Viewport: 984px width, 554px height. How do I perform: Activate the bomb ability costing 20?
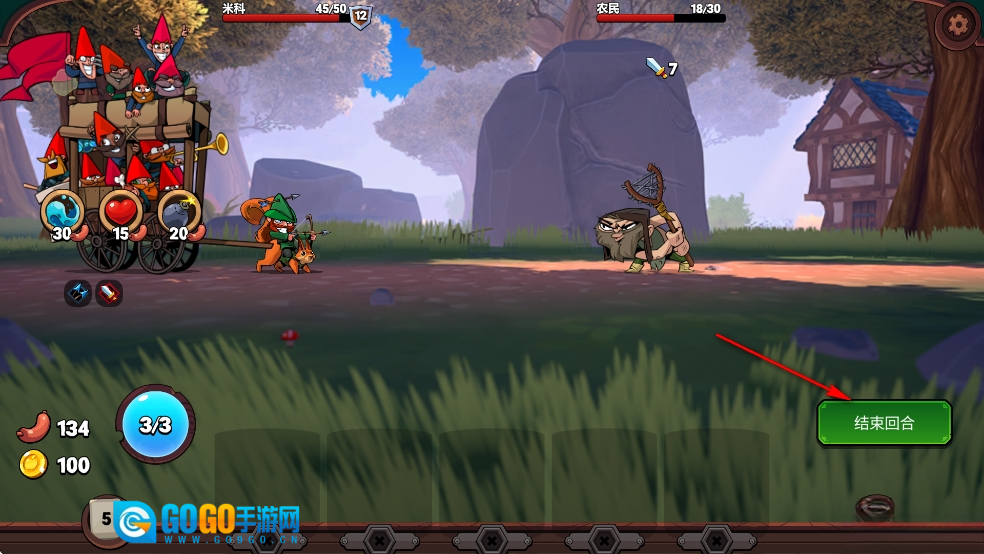179,212
